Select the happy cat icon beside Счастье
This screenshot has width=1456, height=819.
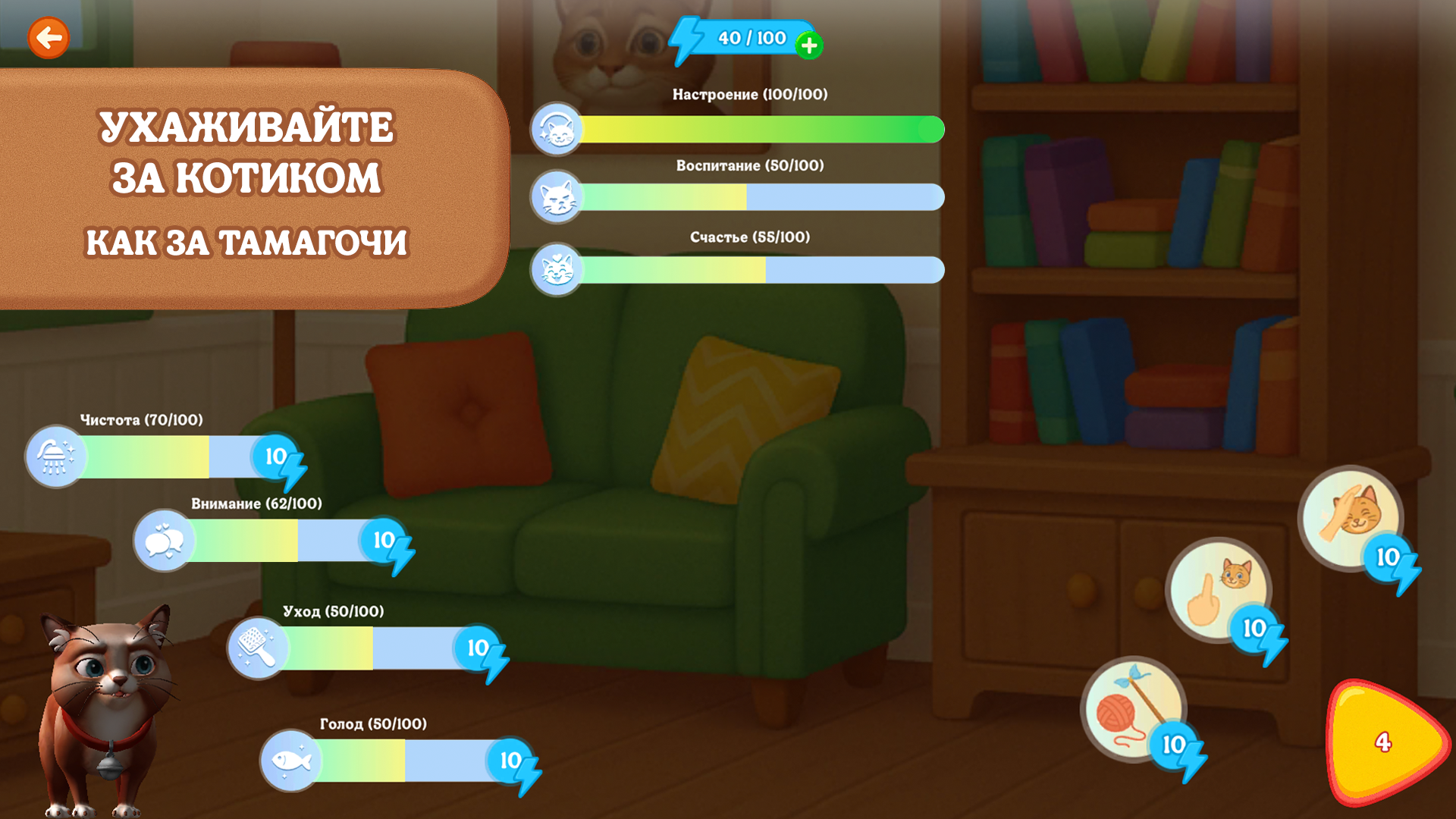coord(557,269)
